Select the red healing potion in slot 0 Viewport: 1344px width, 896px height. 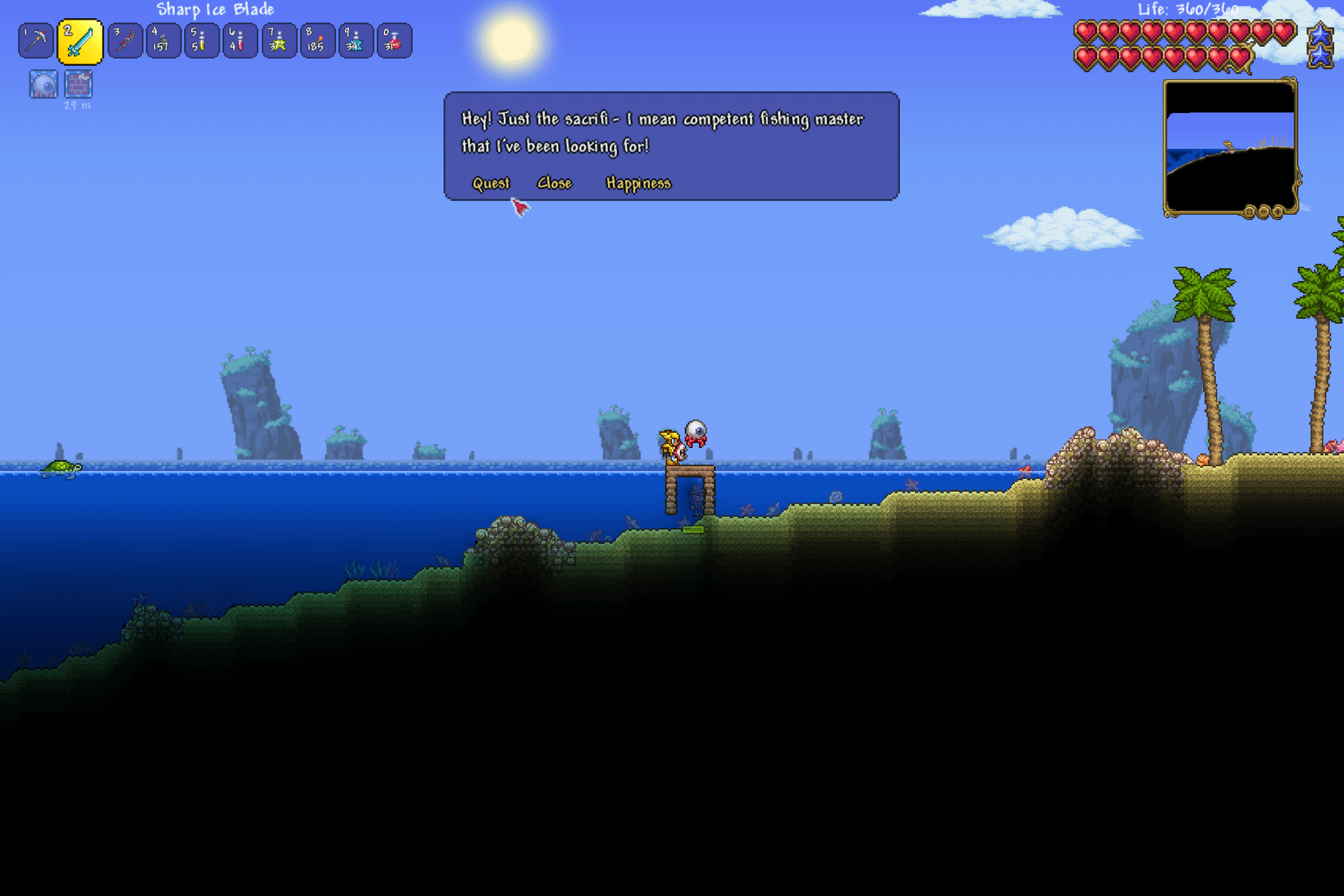click(x=394, y=41)
